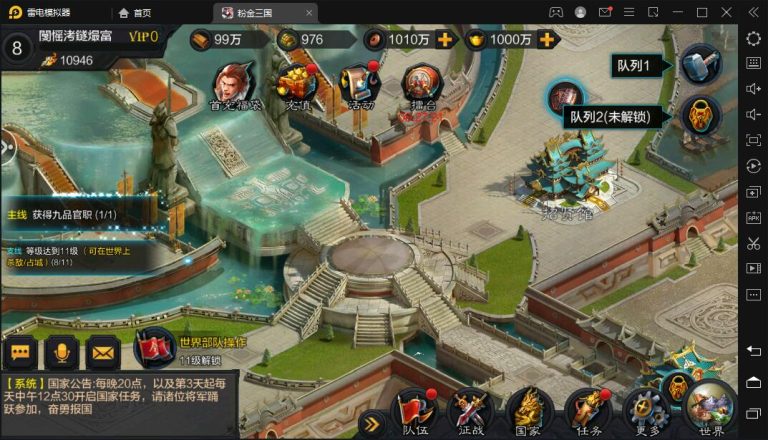The width and height of the screenshot is (768, 440).
Task: Open the player profile level 8 badge
Action: coord(17,47)
